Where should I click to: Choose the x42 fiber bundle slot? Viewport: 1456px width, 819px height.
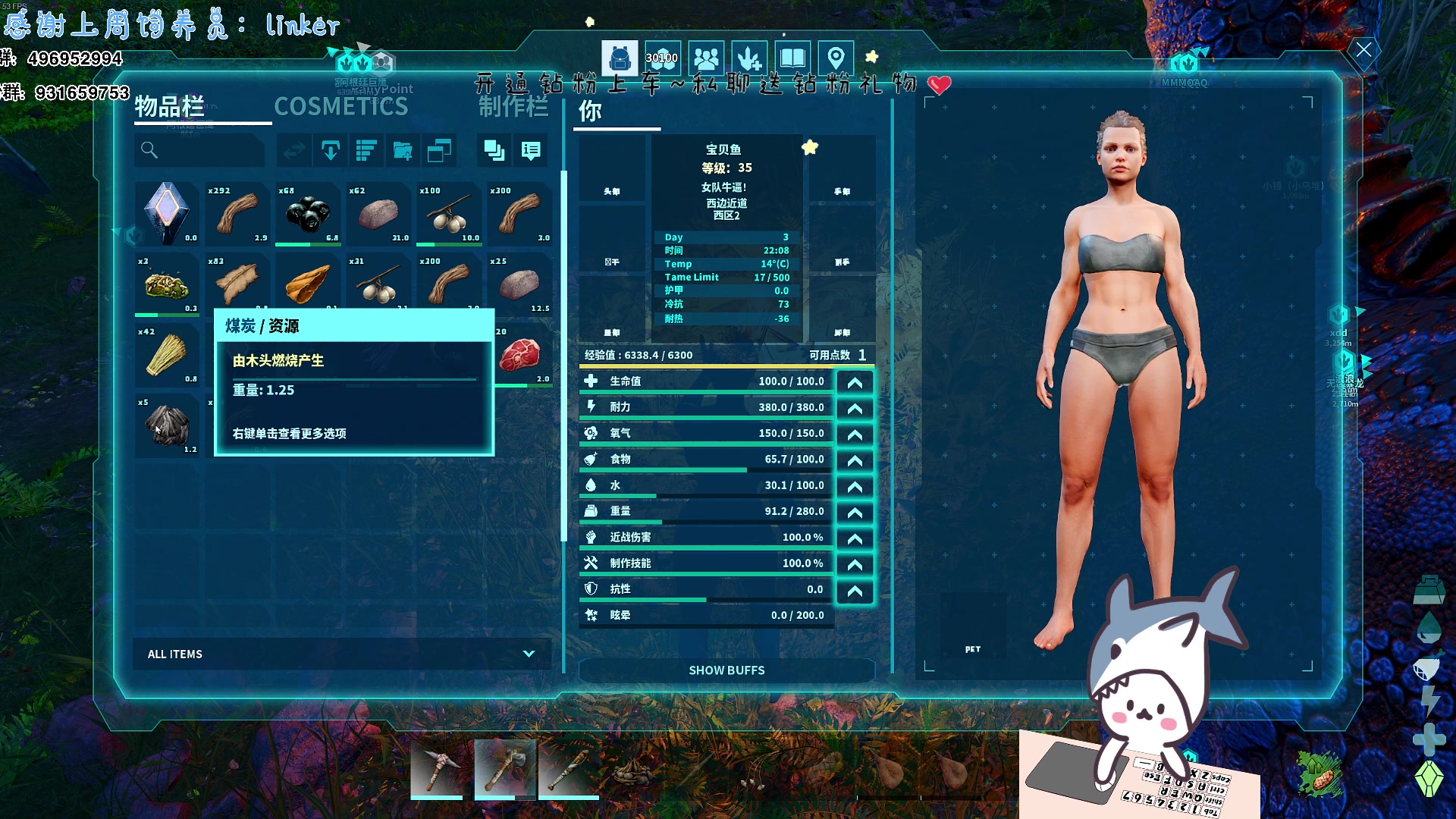[168, 355]
